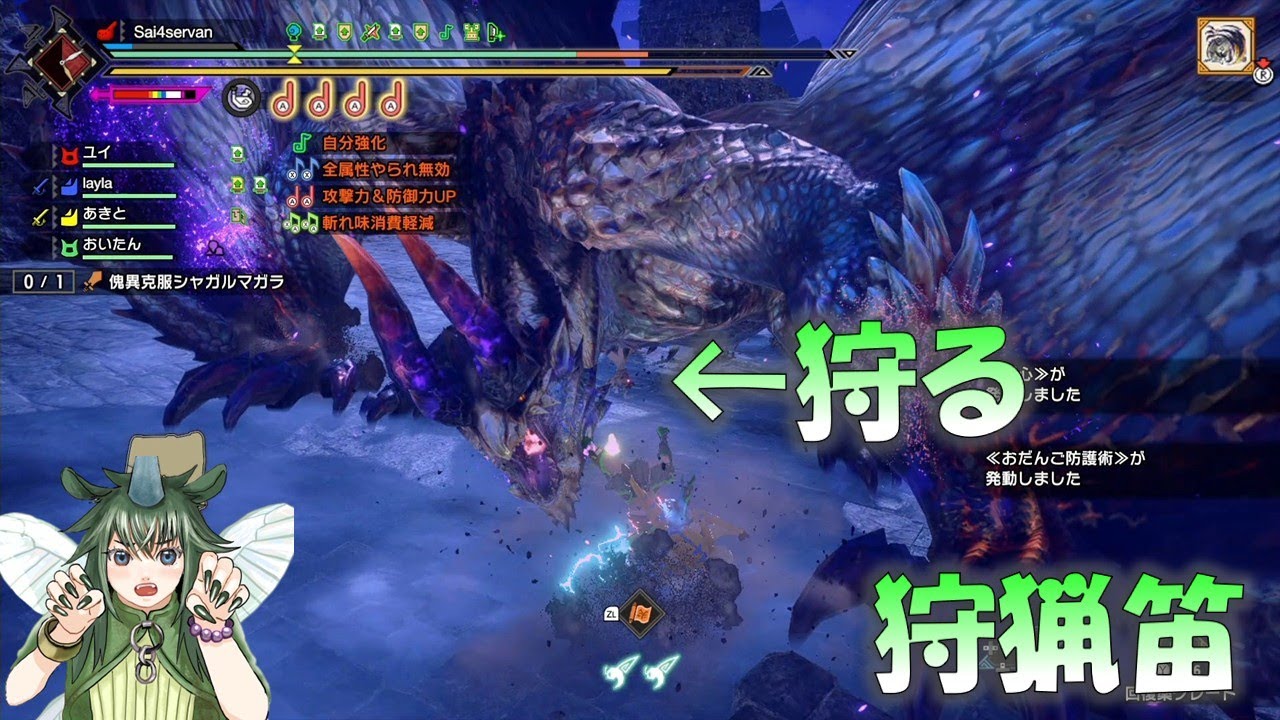Click the framed portrait icon at top right
This screenshot has width=1280, height=720.
pos(1226,46)
